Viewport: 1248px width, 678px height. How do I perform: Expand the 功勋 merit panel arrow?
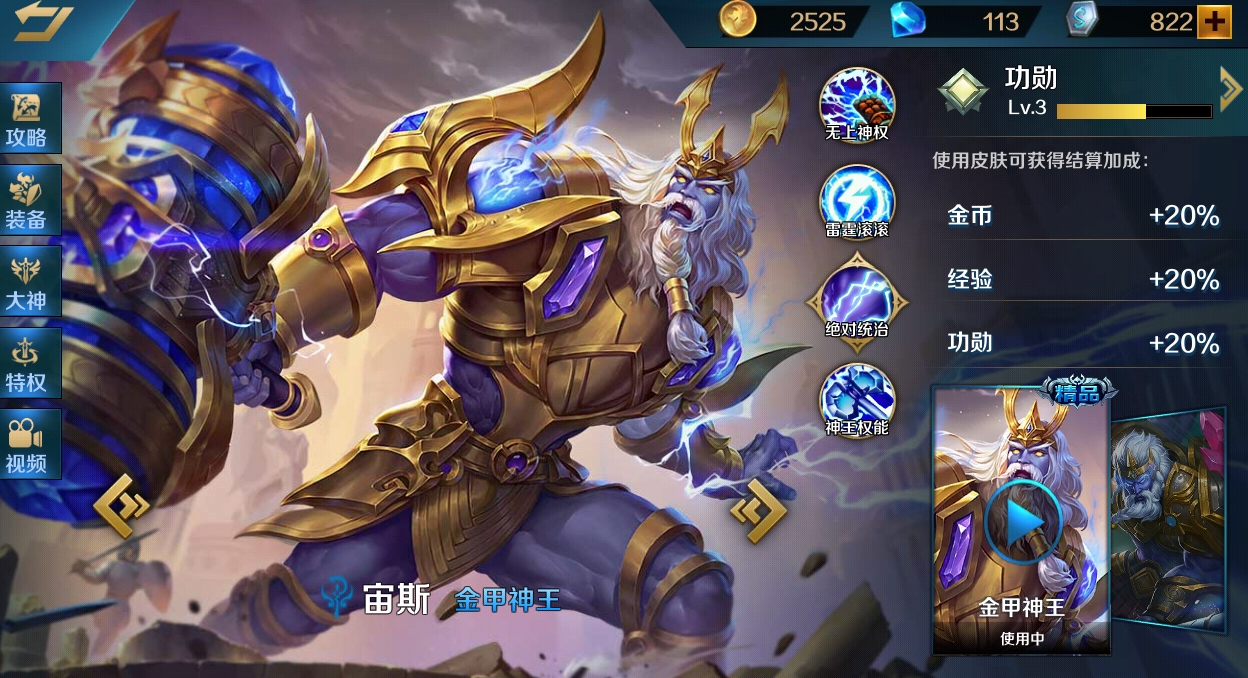[1230, 90]
